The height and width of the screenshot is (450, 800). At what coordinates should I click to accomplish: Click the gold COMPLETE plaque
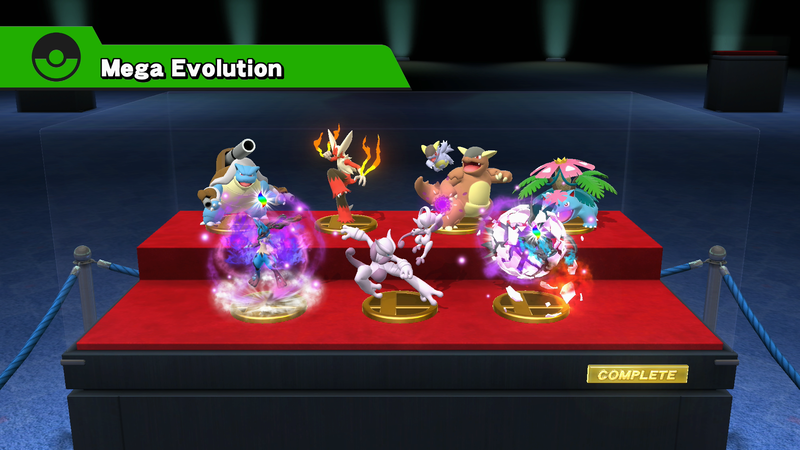[637, 375]
